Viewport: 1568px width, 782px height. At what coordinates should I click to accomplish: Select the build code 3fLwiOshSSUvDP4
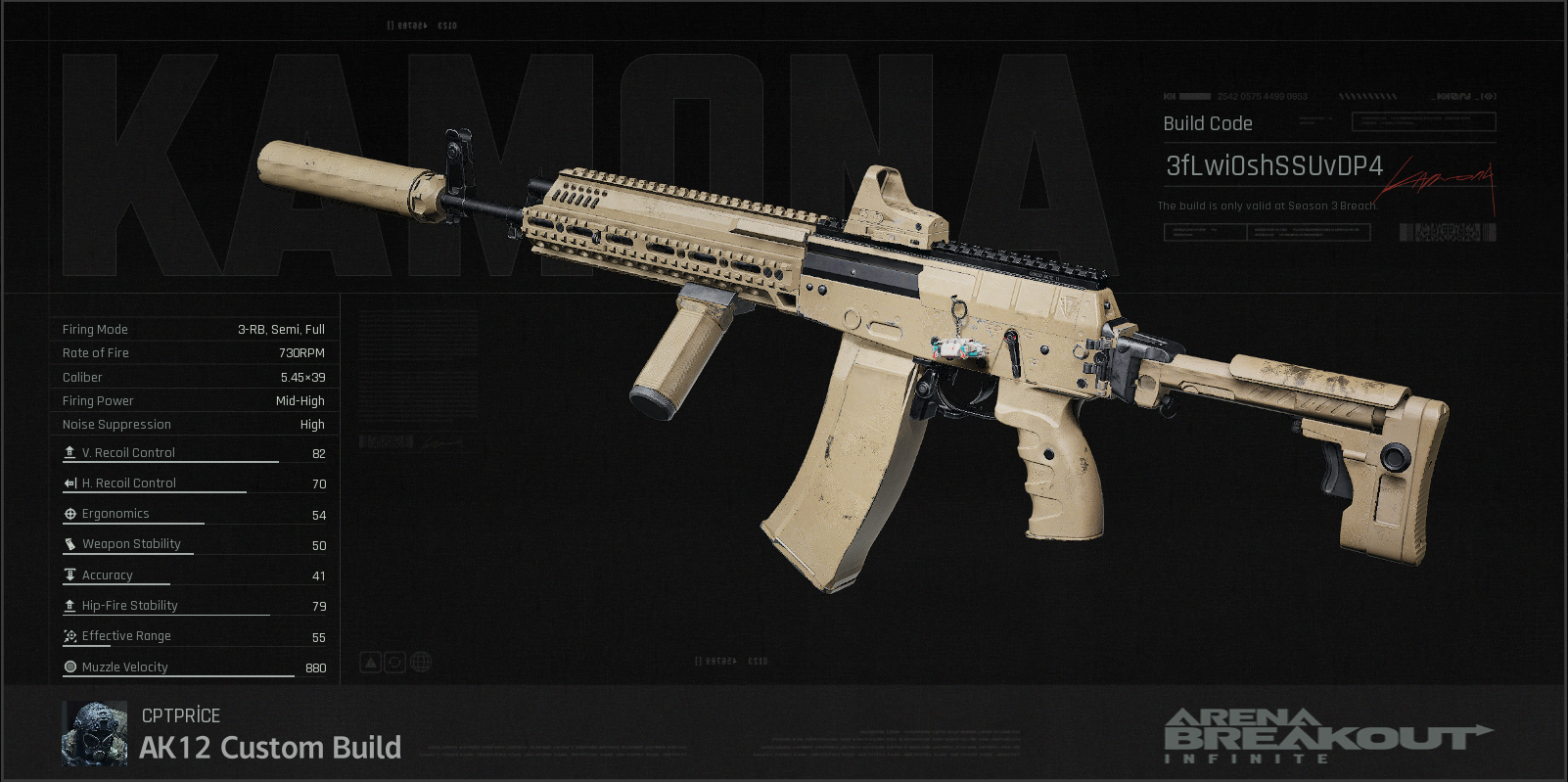1272,166
